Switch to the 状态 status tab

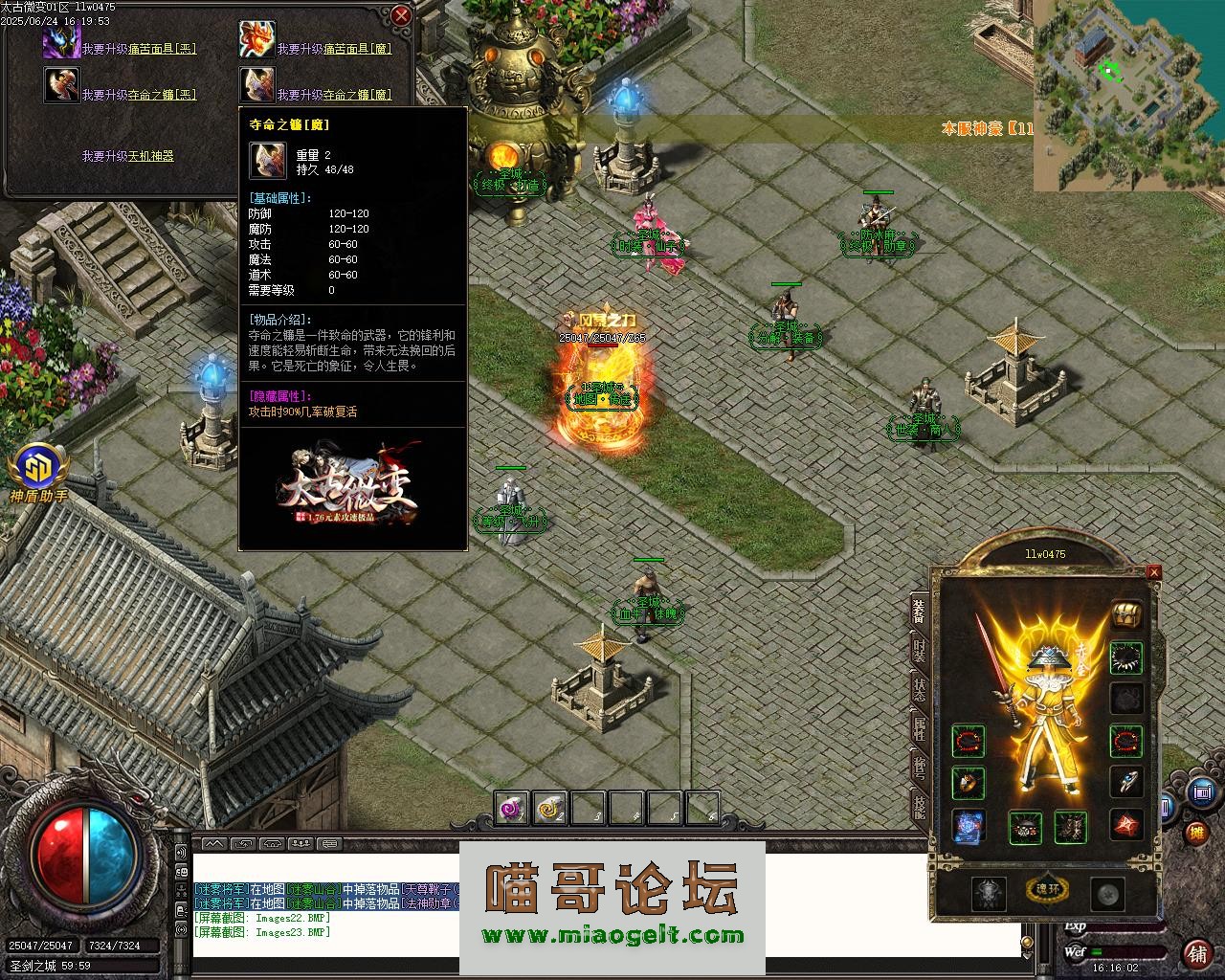(919, 691)
